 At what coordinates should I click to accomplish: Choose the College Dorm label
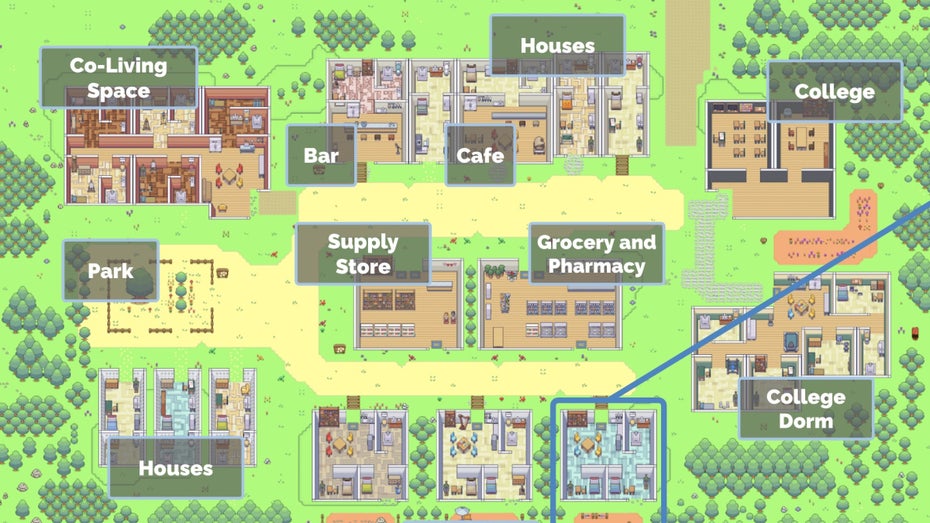point(805,408)
